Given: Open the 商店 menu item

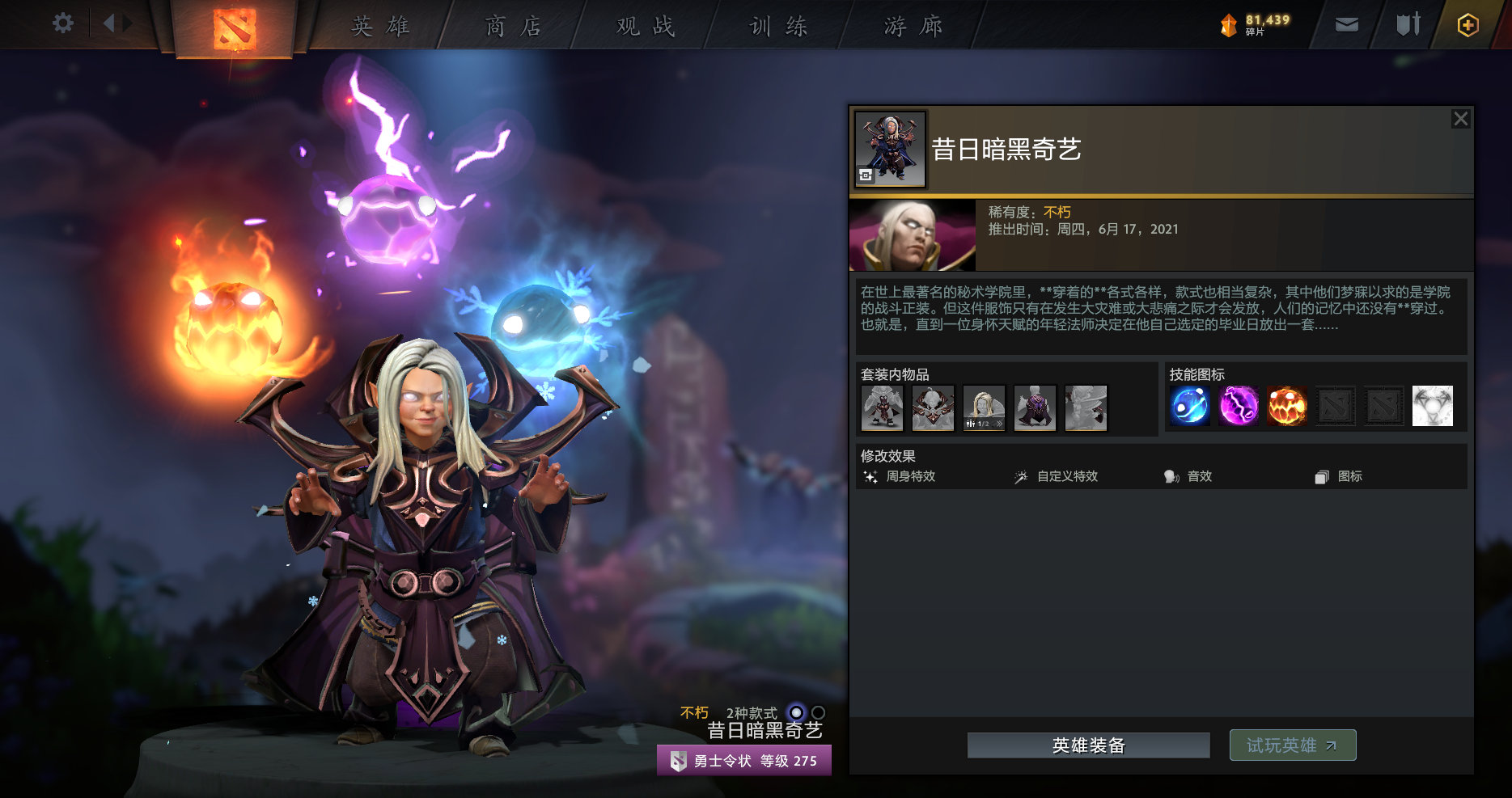Looking at the screenshot, I should 511,25.
